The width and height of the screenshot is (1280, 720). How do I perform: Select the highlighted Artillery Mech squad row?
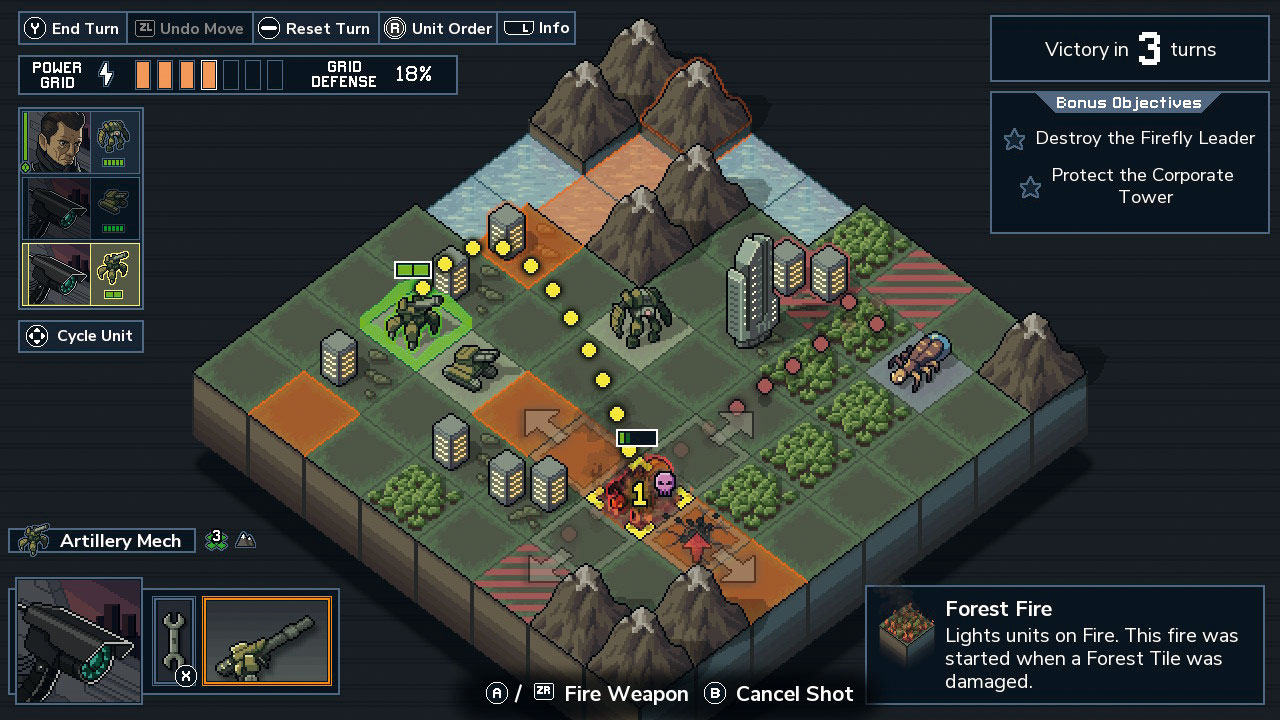tap(81, 274)
